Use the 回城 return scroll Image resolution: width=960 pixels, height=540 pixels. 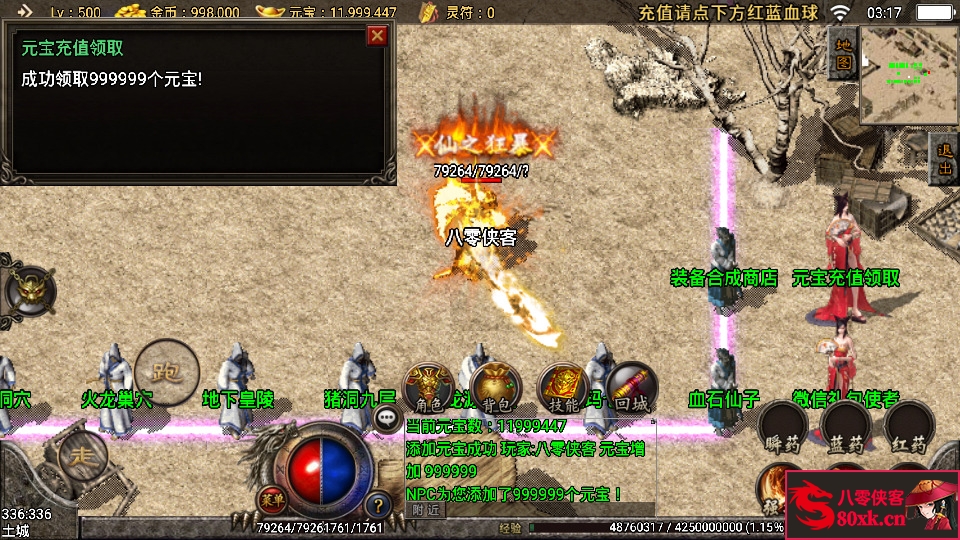[x=631, y=389]
